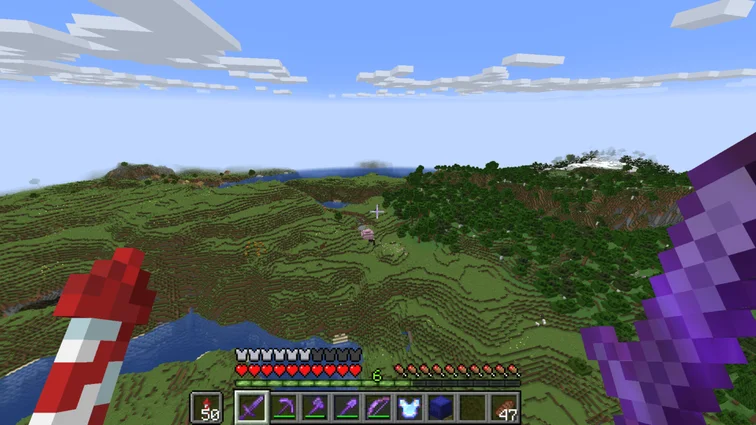Screen dimensions: 756x425
Task: Switch to the enchanted shovel slot
Action: tap(347, 407)
